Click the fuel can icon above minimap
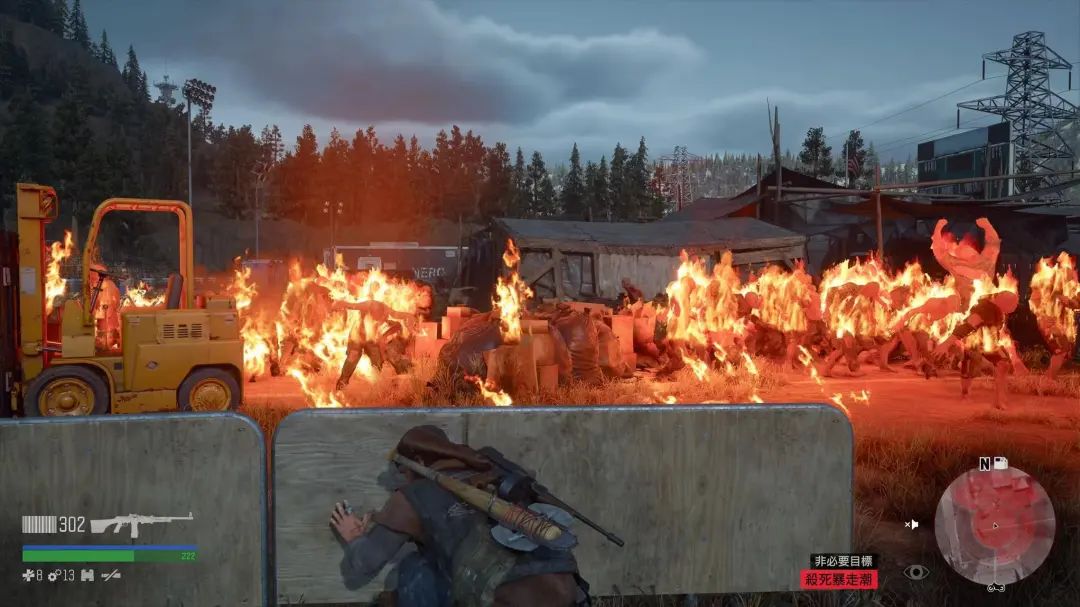Image resolution: width=1080 pixels, height=607 pixels. pyautogui.click(x=999, y=463)
